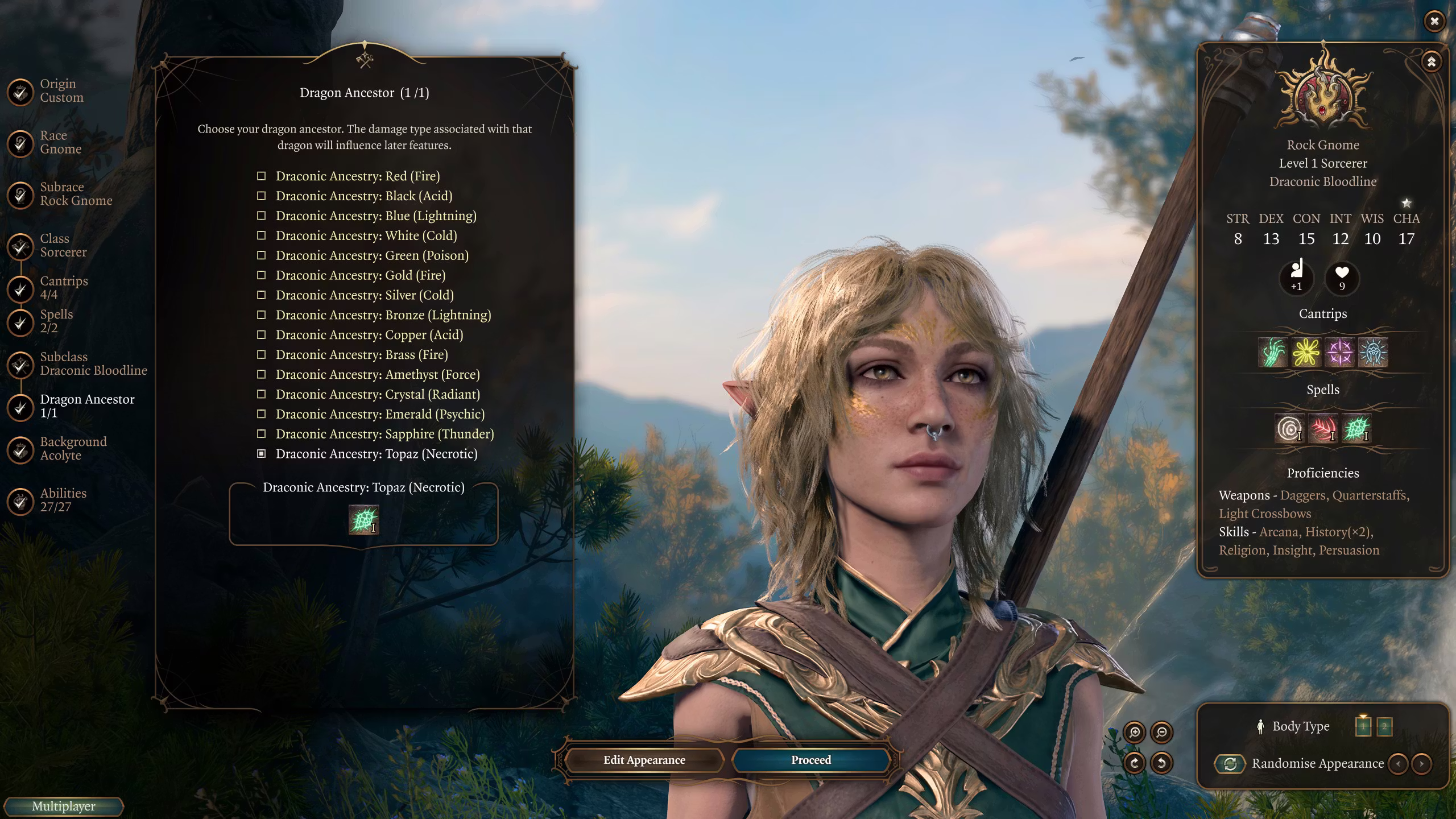Pick Draconic Ancestry: Gold (Fire)
1456x819 pixels.
(x=360, y=275)
